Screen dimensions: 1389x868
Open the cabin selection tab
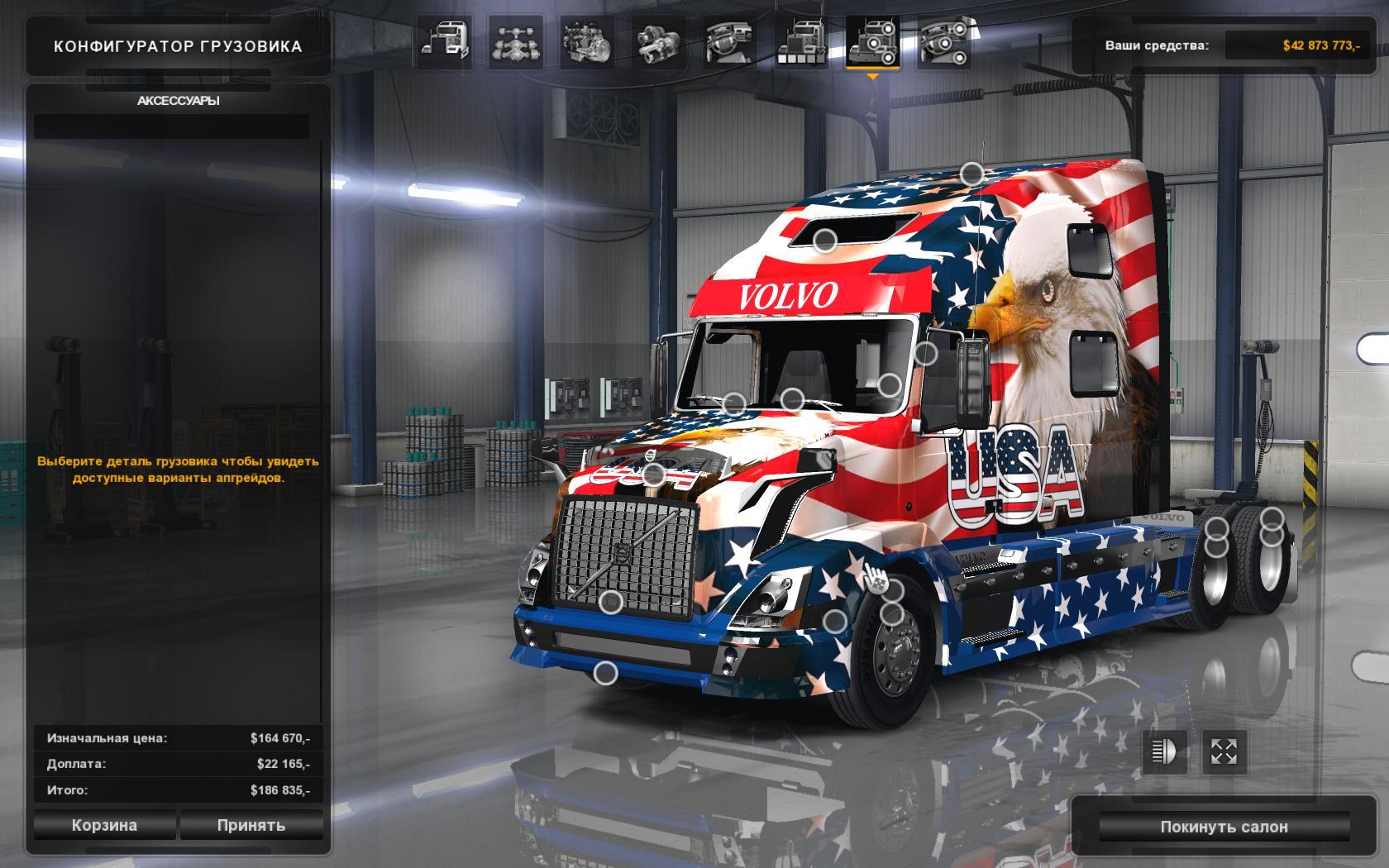(446, 41)
